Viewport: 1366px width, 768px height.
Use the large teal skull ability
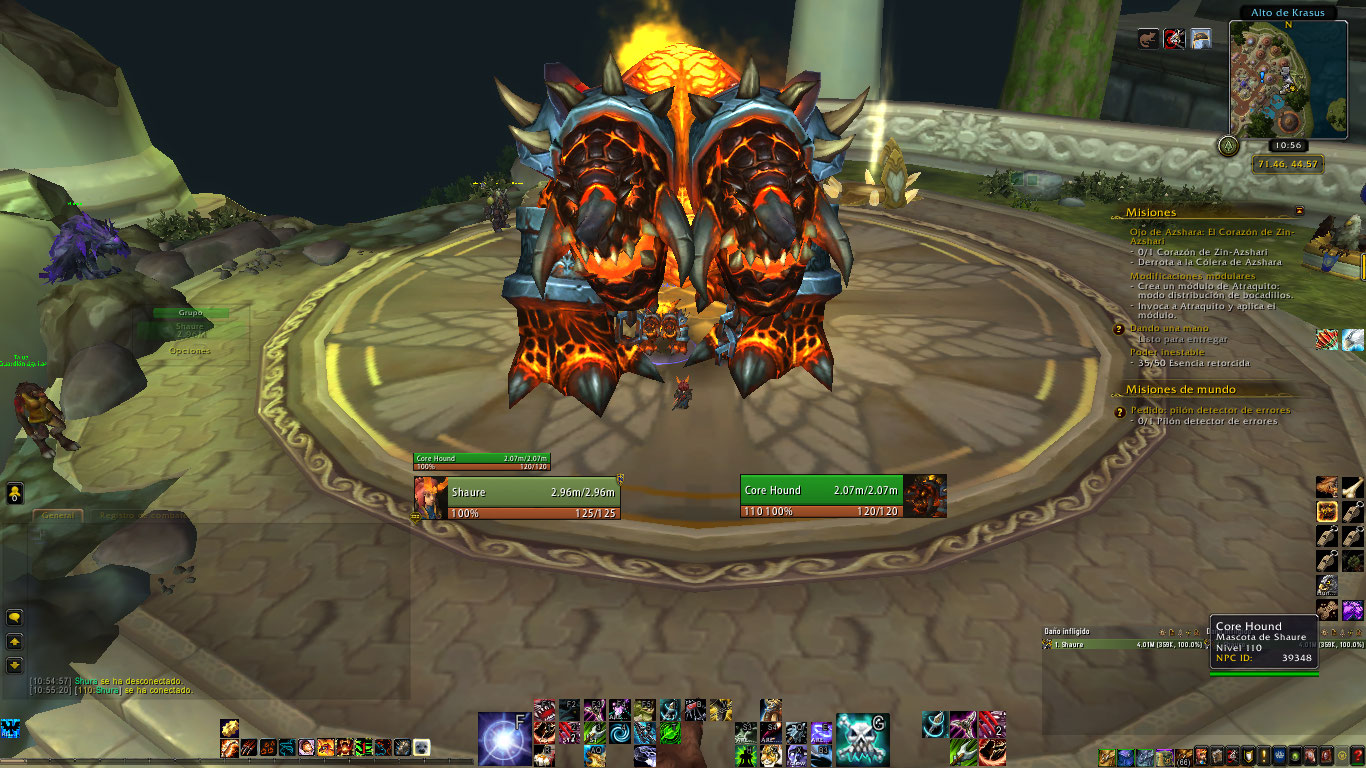862,739
